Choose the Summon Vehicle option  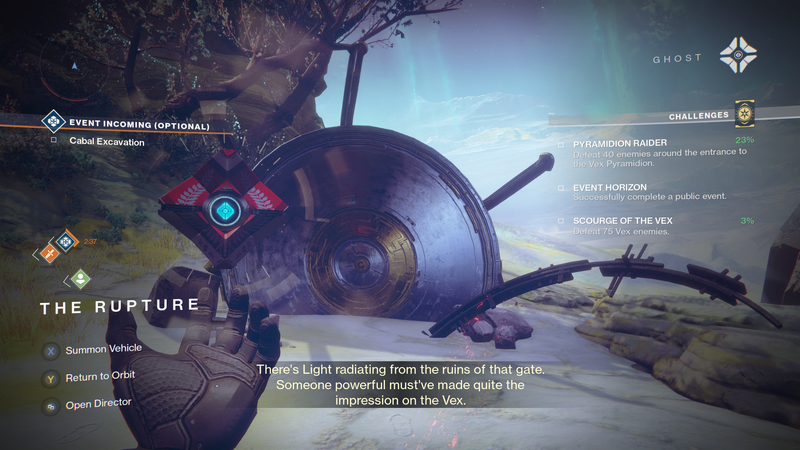coord(103,349)
